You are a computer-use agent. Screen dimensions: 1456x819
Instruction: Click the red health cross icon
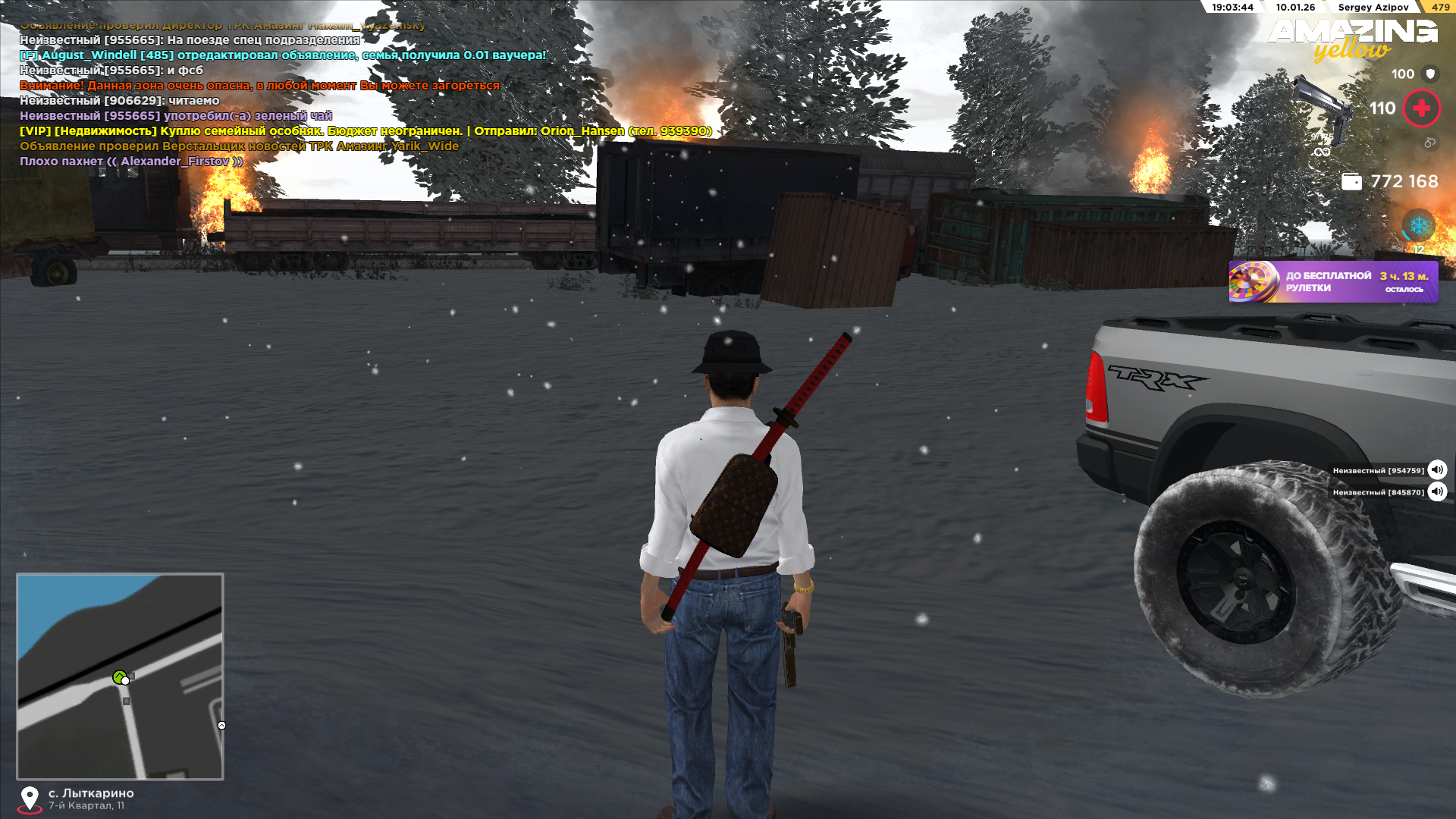1421,108
